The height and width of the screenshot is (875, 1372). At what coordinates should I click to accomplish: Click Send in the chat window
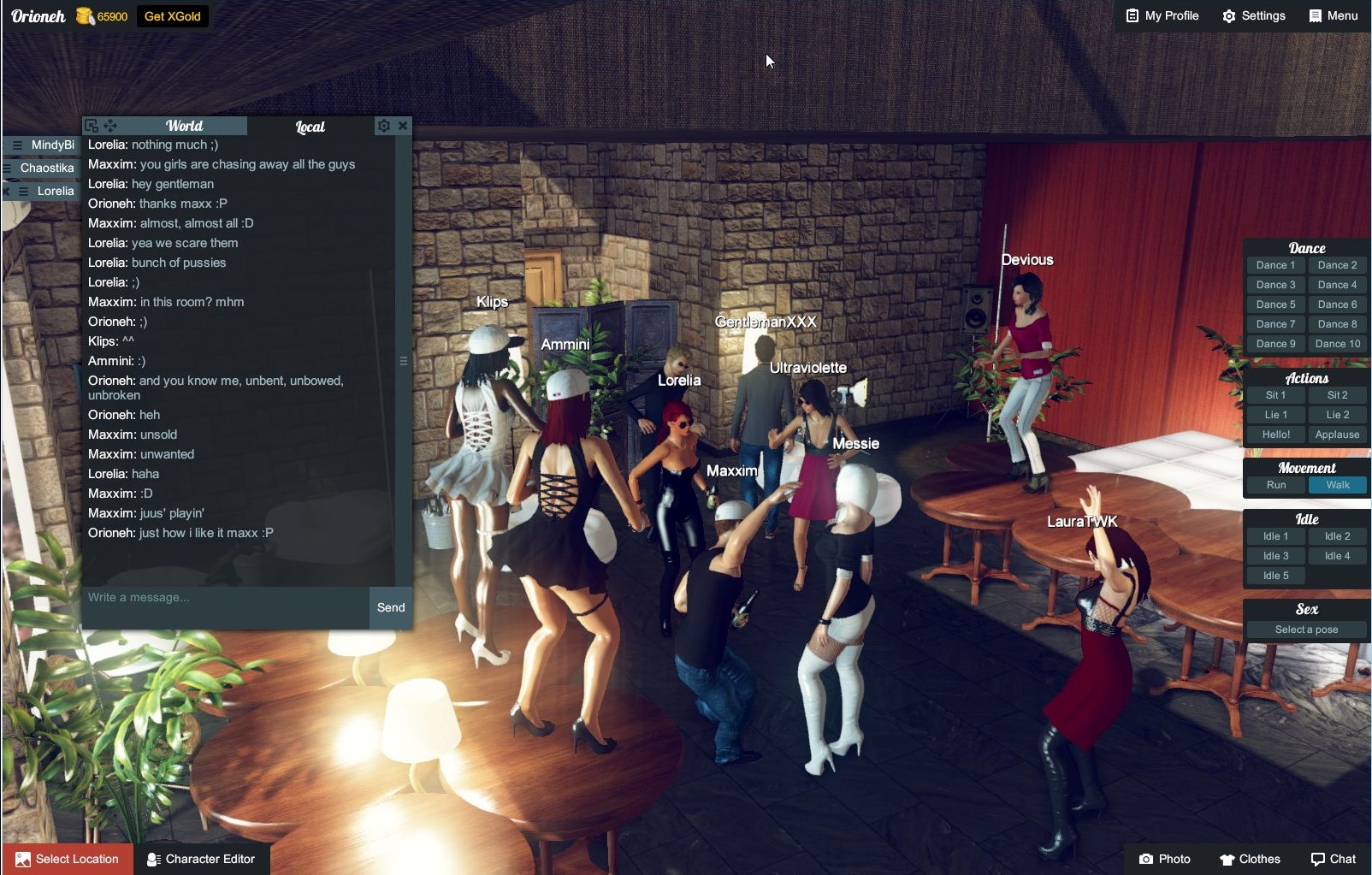[x=390, y=607]
